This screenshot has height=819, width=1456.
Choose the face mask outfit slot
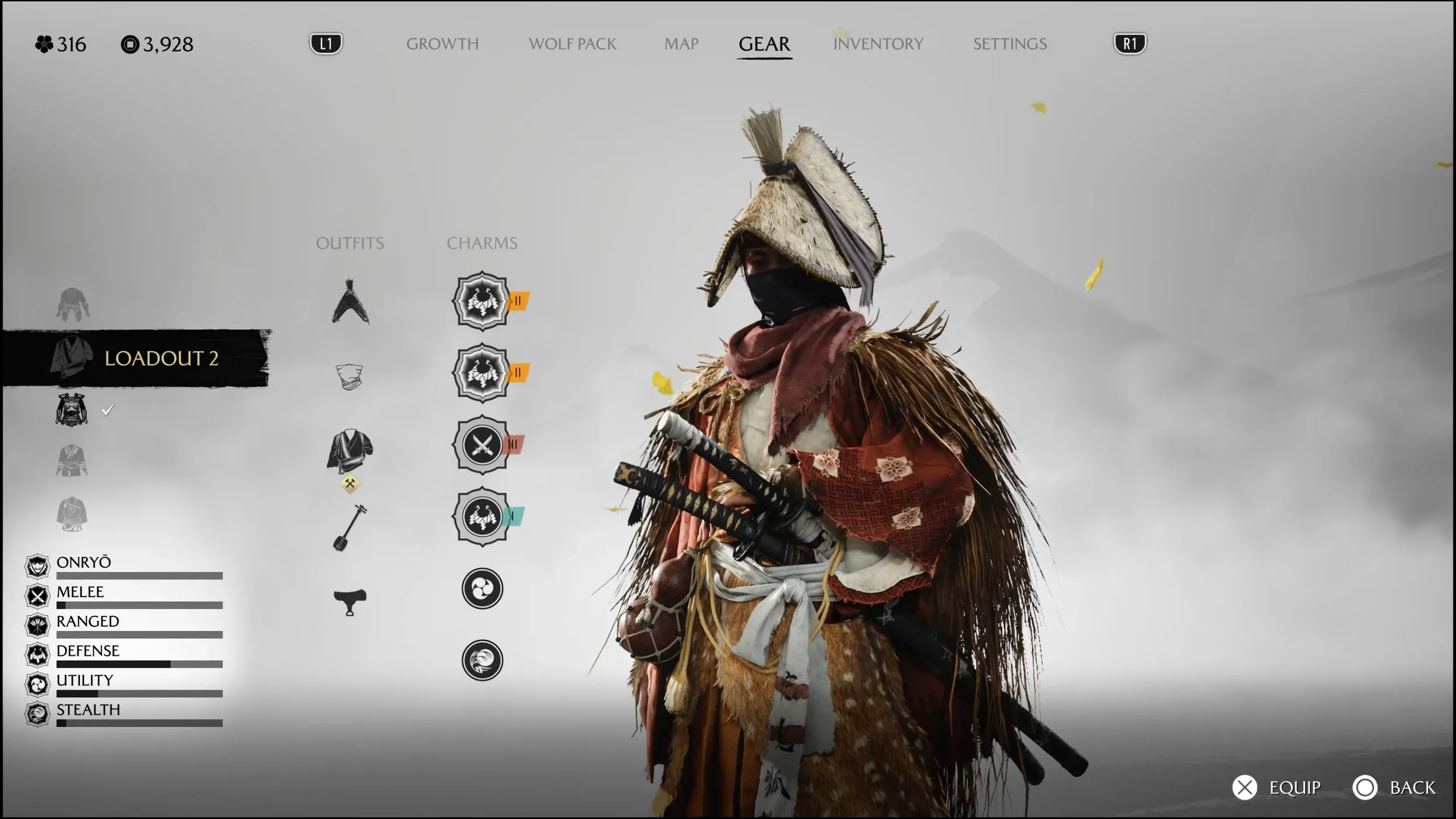(349, 376)
